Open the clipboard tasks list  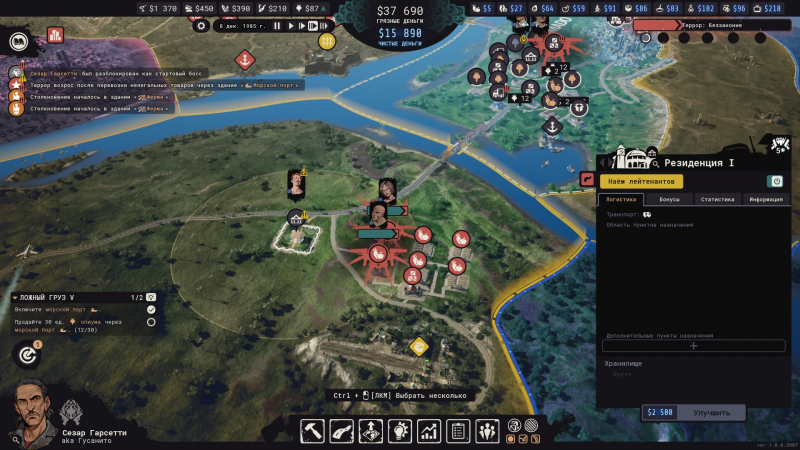point(458,431)
